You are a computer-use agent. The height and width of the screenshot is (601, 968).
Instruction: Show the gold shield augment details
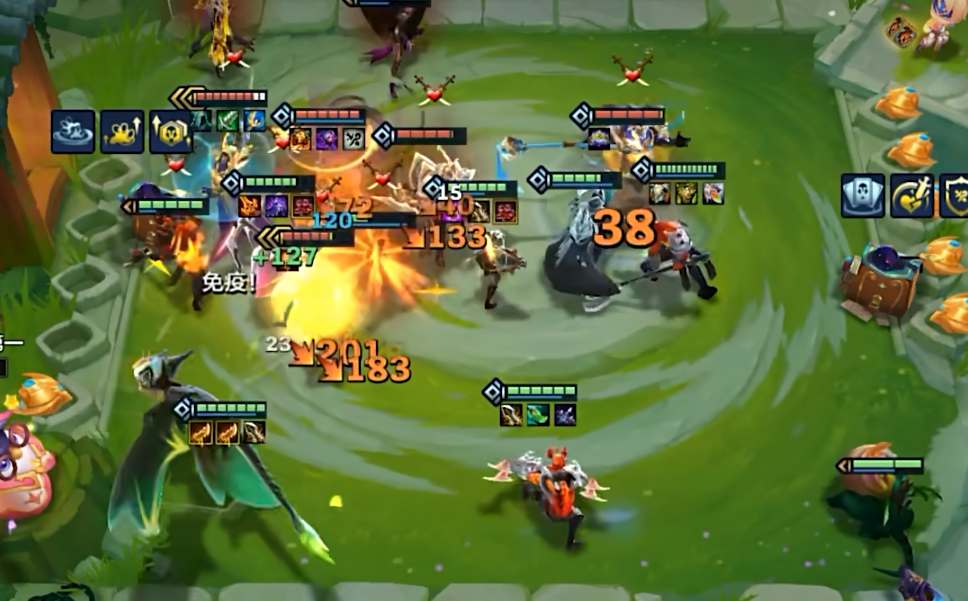(955, 195)
